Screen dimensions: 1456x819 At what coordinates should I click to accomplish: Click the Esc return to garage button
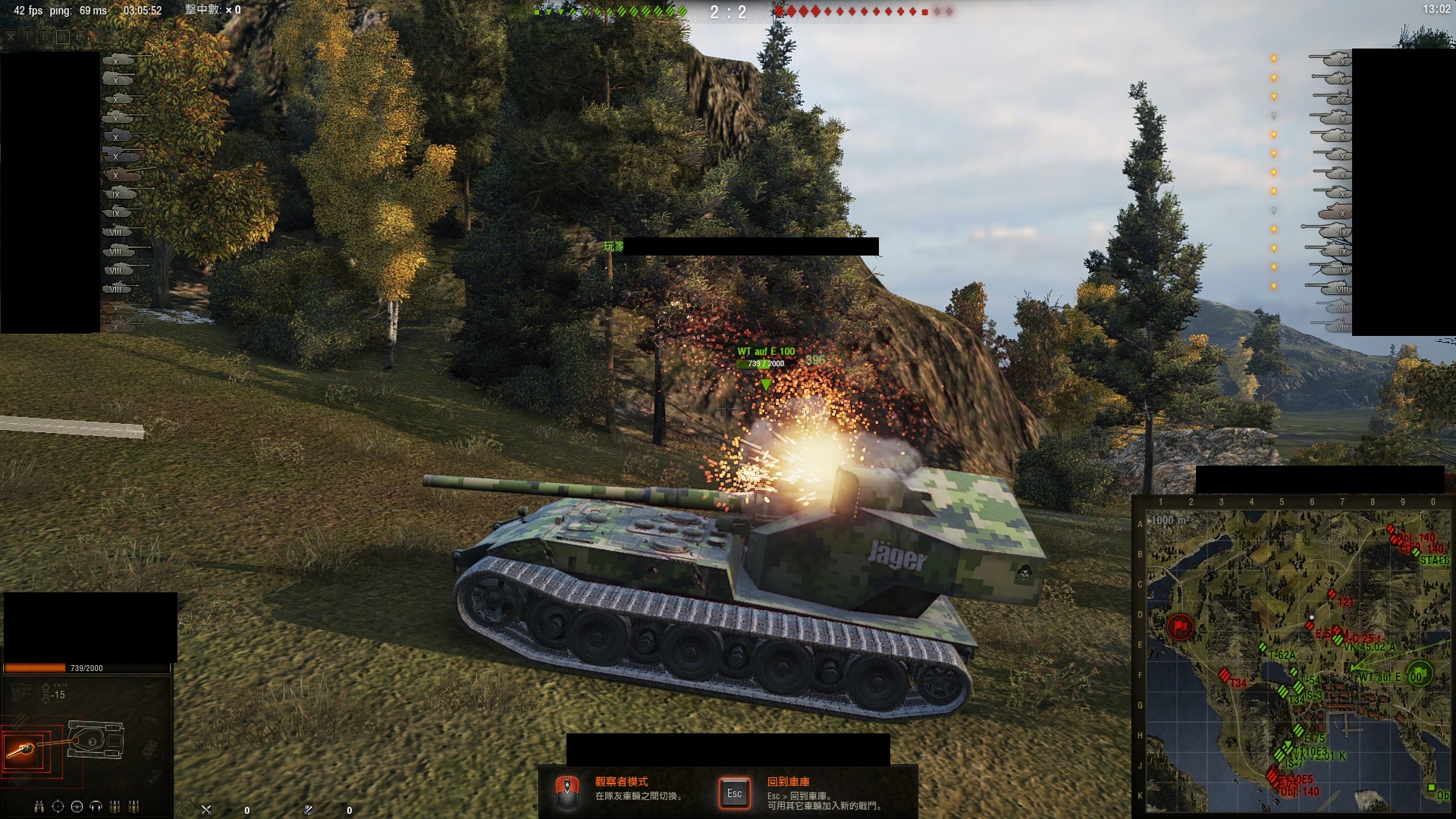[x=734, y=793]
